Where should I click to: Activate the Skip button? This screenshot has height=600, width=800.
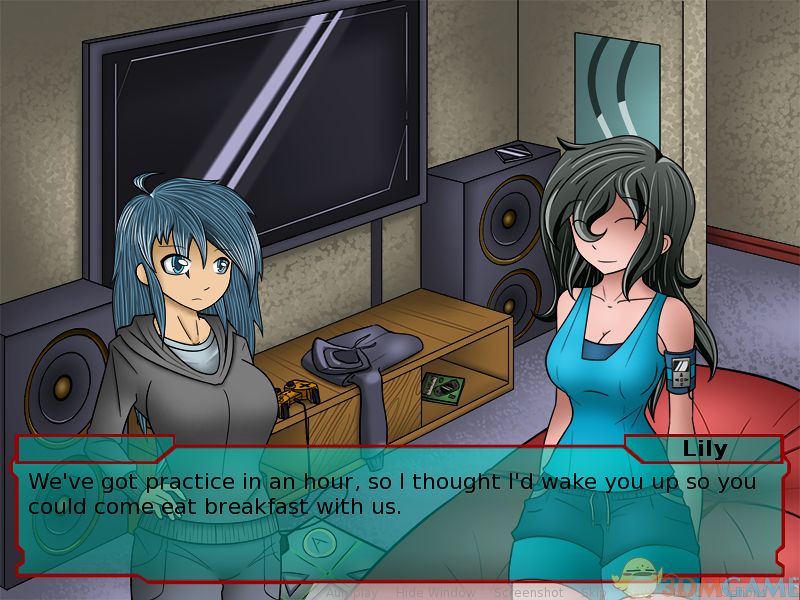pyautogui.click(x=592, y=592)
